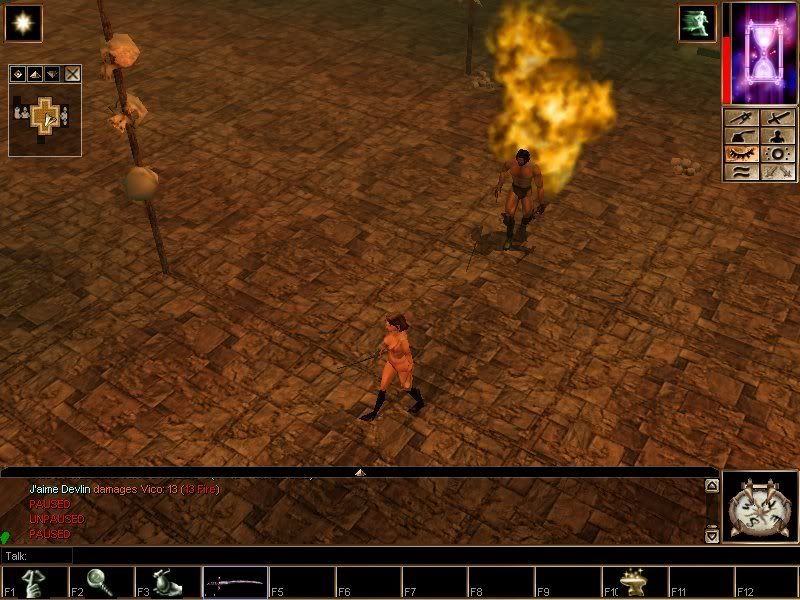Viewport: 800px width, 600px height.
Task: Use the golden item in slot F10
Action: (636, 582)
